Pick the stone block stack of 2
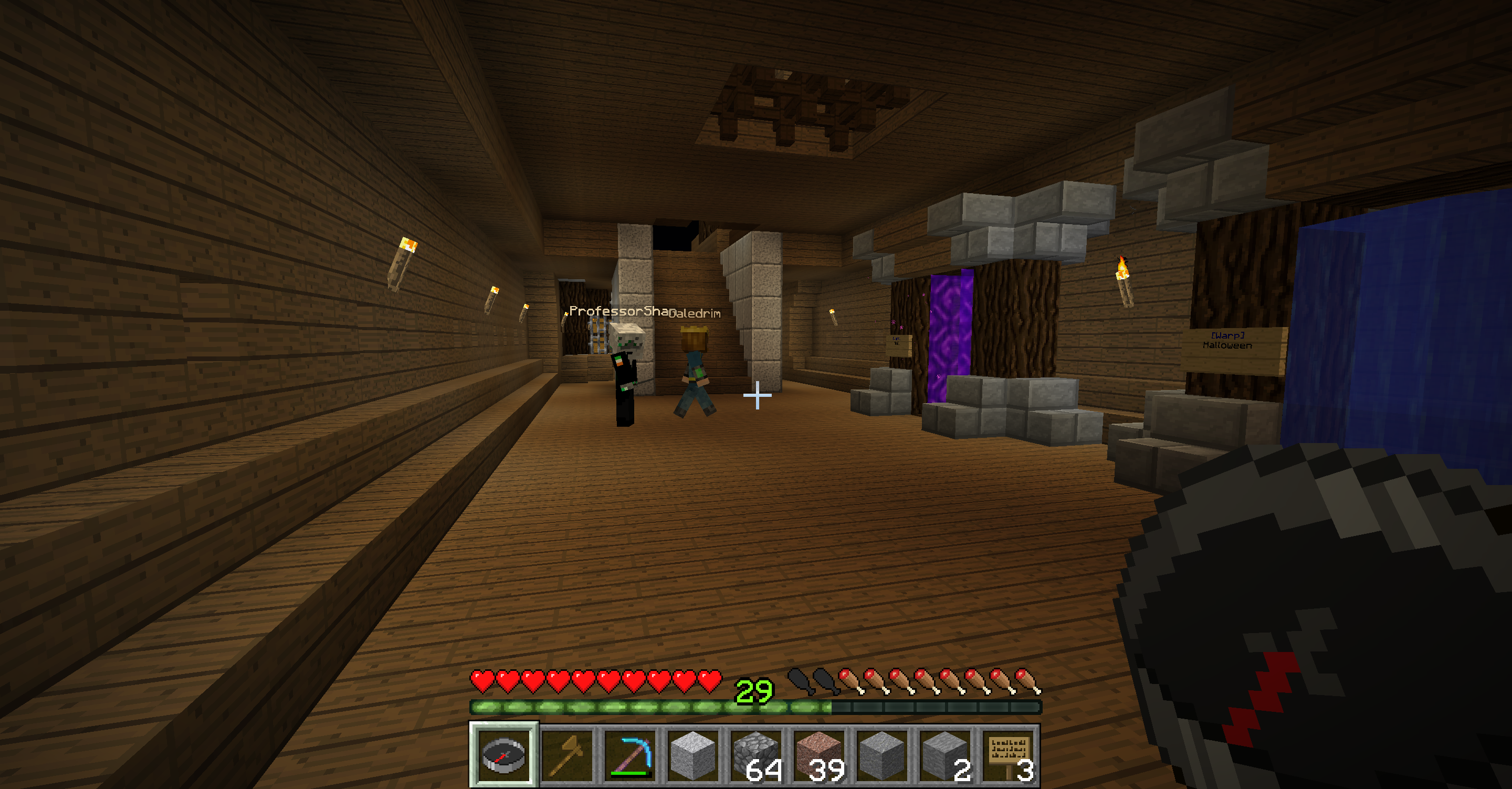Screen dimensions: 1512x789 point(946,755)
